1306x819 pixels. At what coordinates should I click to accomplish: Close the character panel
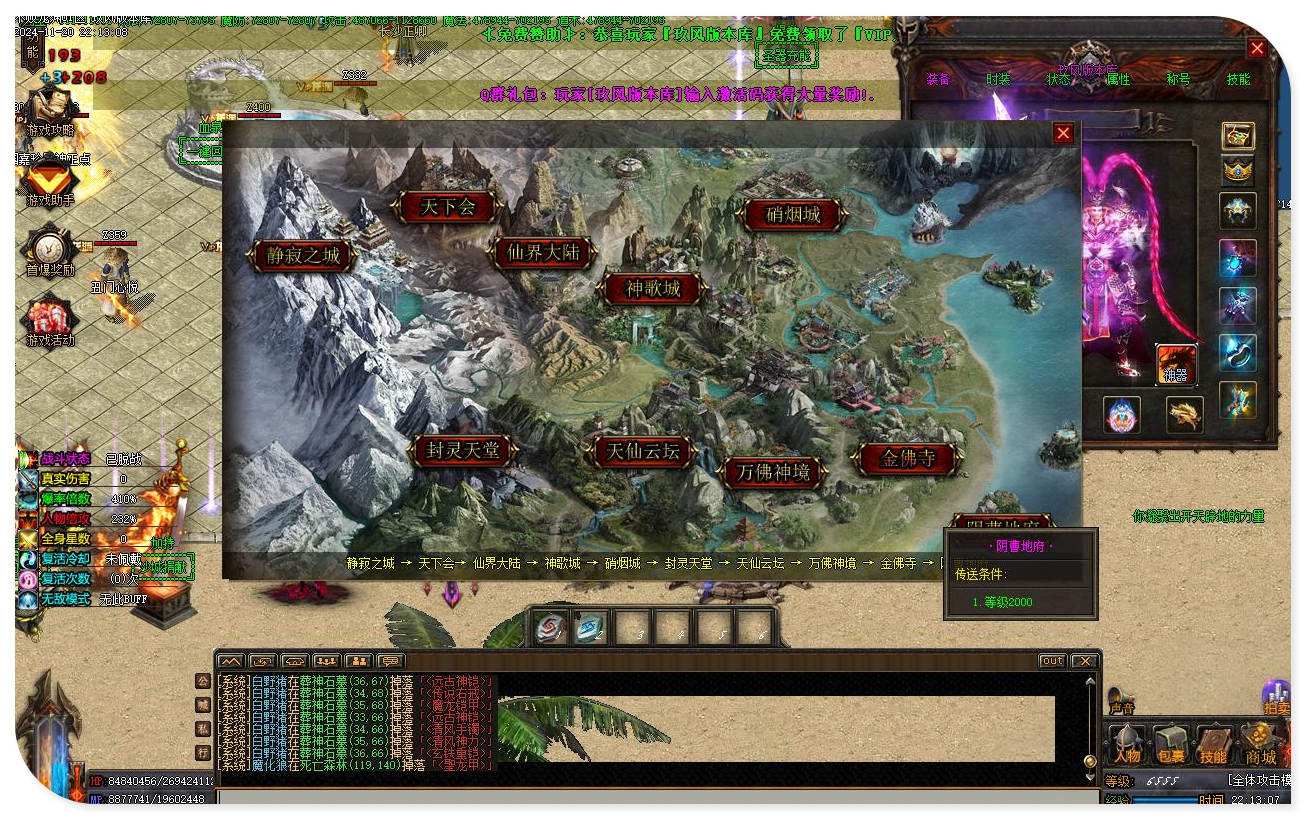[1257, 48]
